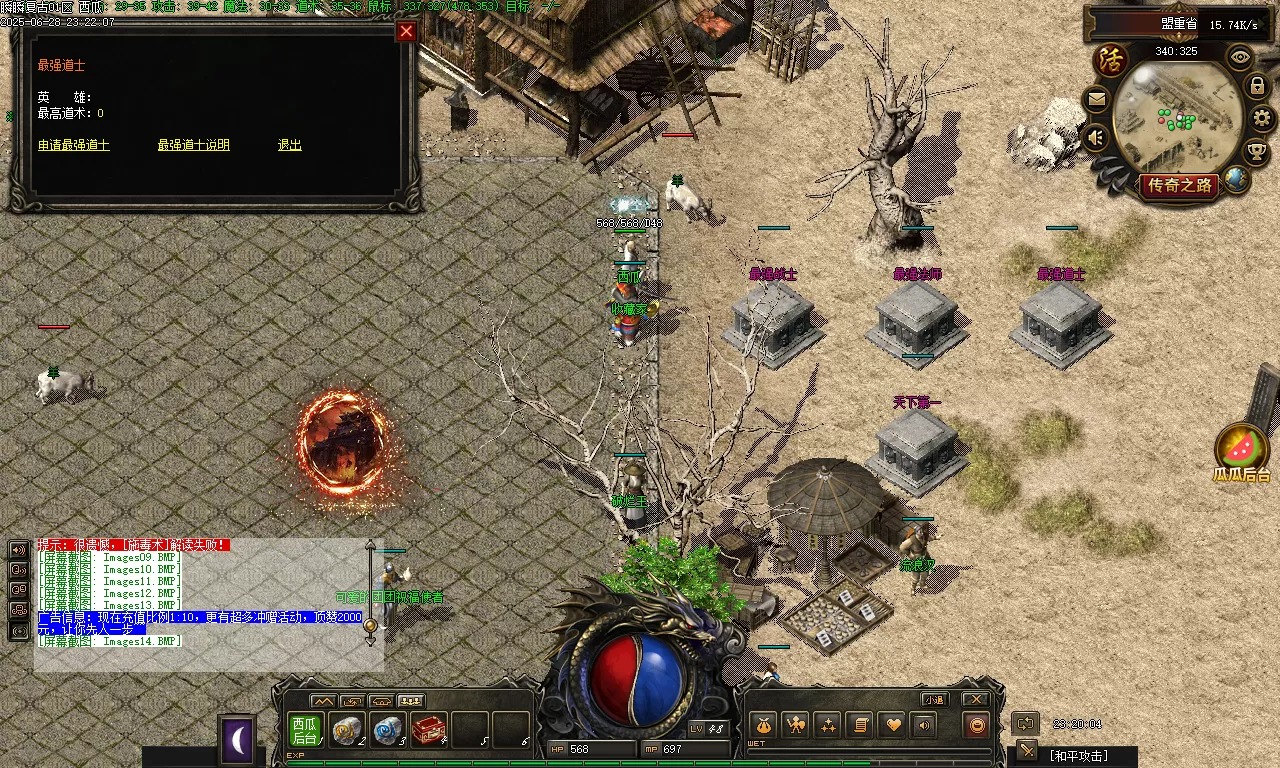Click the padlock icon beside the minimap
Viewport: 1280px width, 768px height.
[1257, 87]
